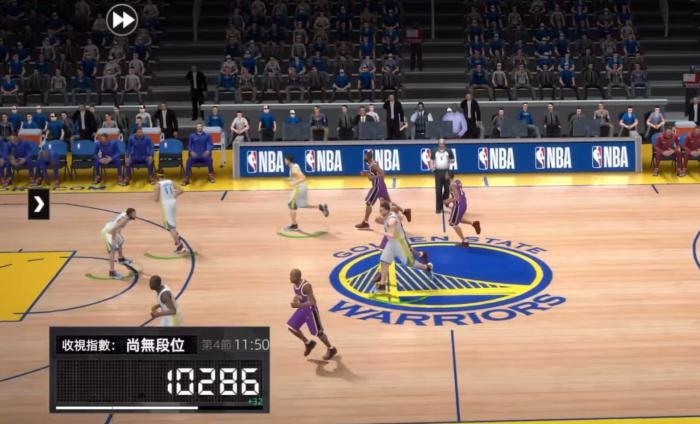Tap the fast-forward button
This screenshot has height=424, width=700.
(122, 19)
